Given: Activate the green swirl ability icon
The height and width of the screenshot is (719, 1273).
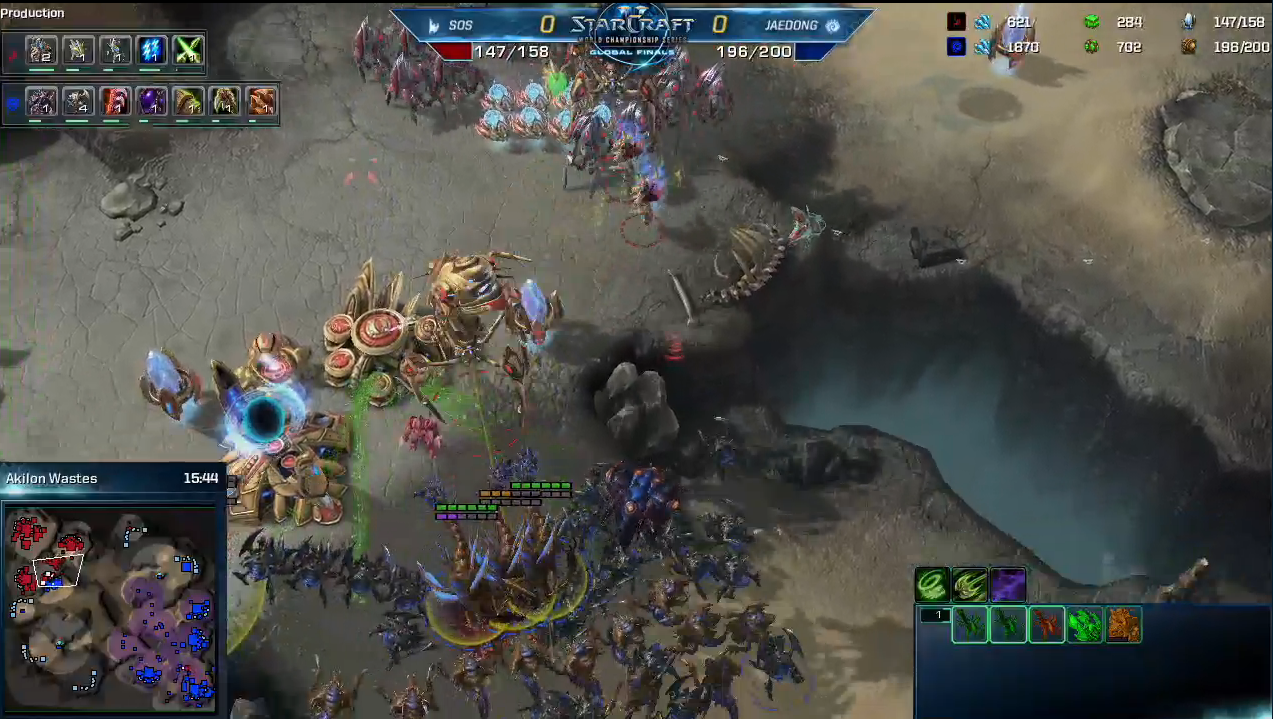Looking at the screenshot, I should 932,584.
